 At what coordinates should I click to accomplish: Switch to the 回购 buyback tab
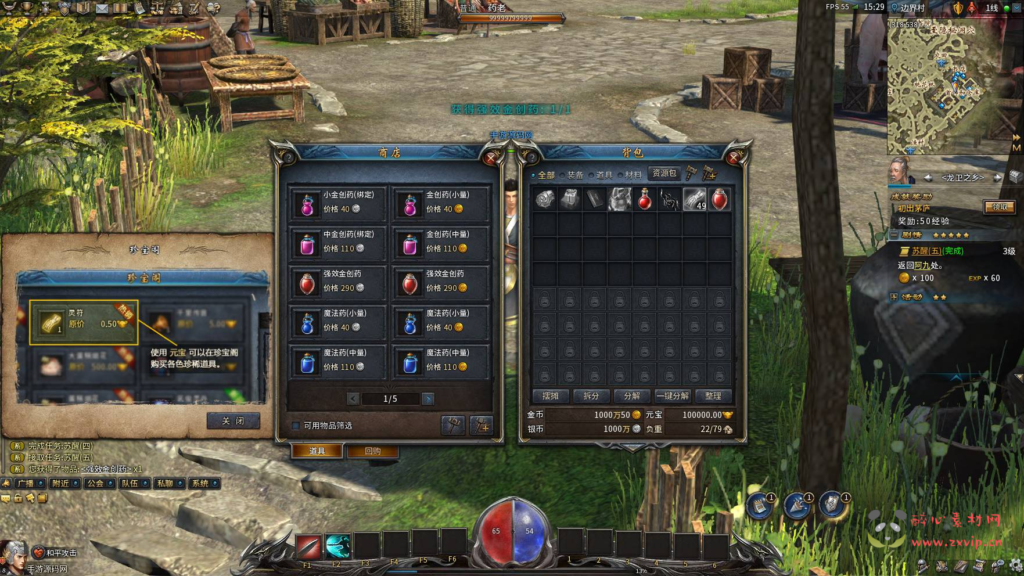click(x=372, y=451)
